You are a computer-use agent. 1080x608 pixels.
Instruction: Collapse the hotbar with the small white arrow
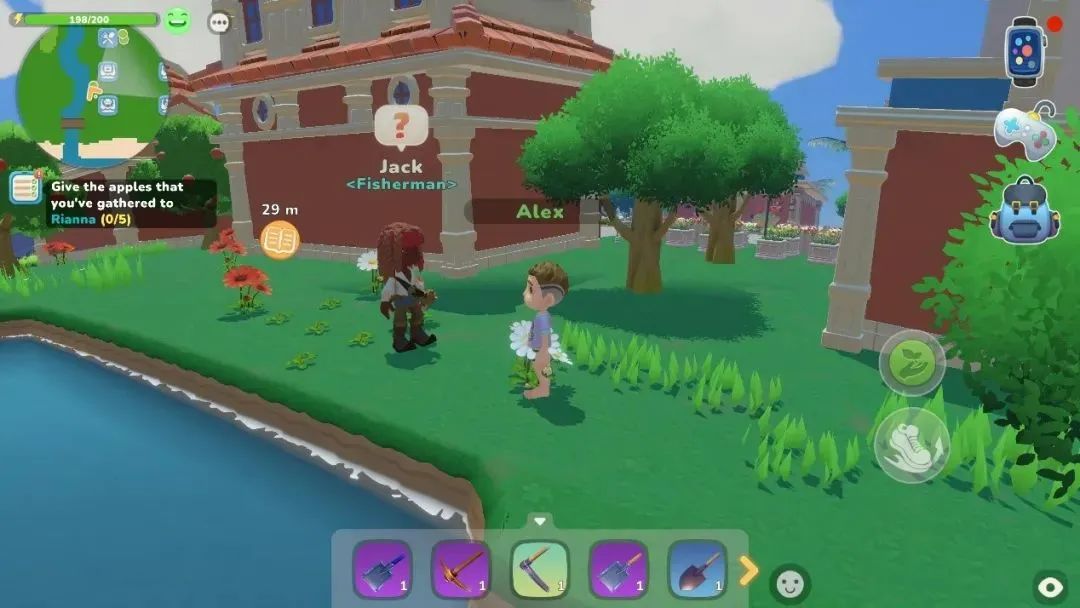coord(540,521)
